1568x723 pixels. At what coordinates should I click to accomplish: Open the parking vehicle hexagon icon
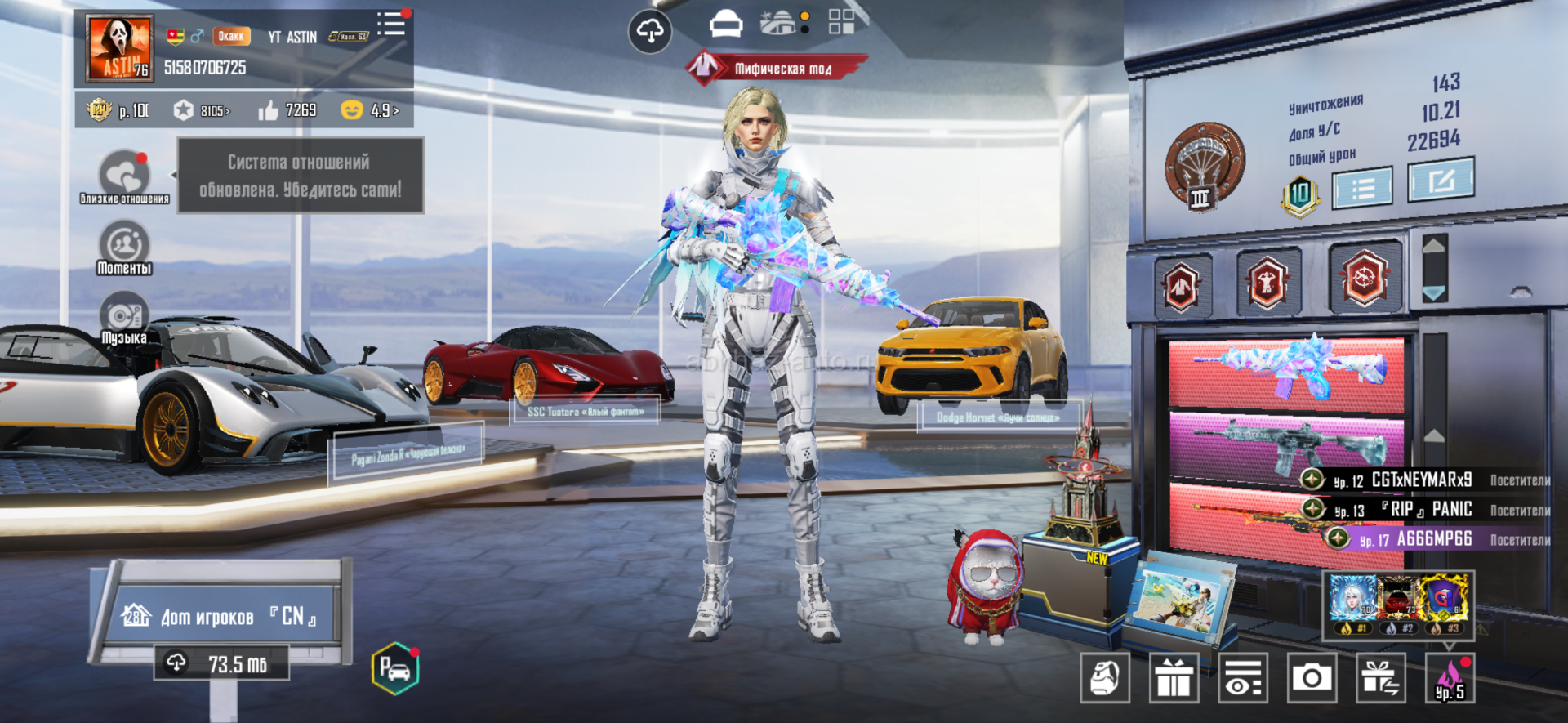pyautogui.click(x=395, y=669)
